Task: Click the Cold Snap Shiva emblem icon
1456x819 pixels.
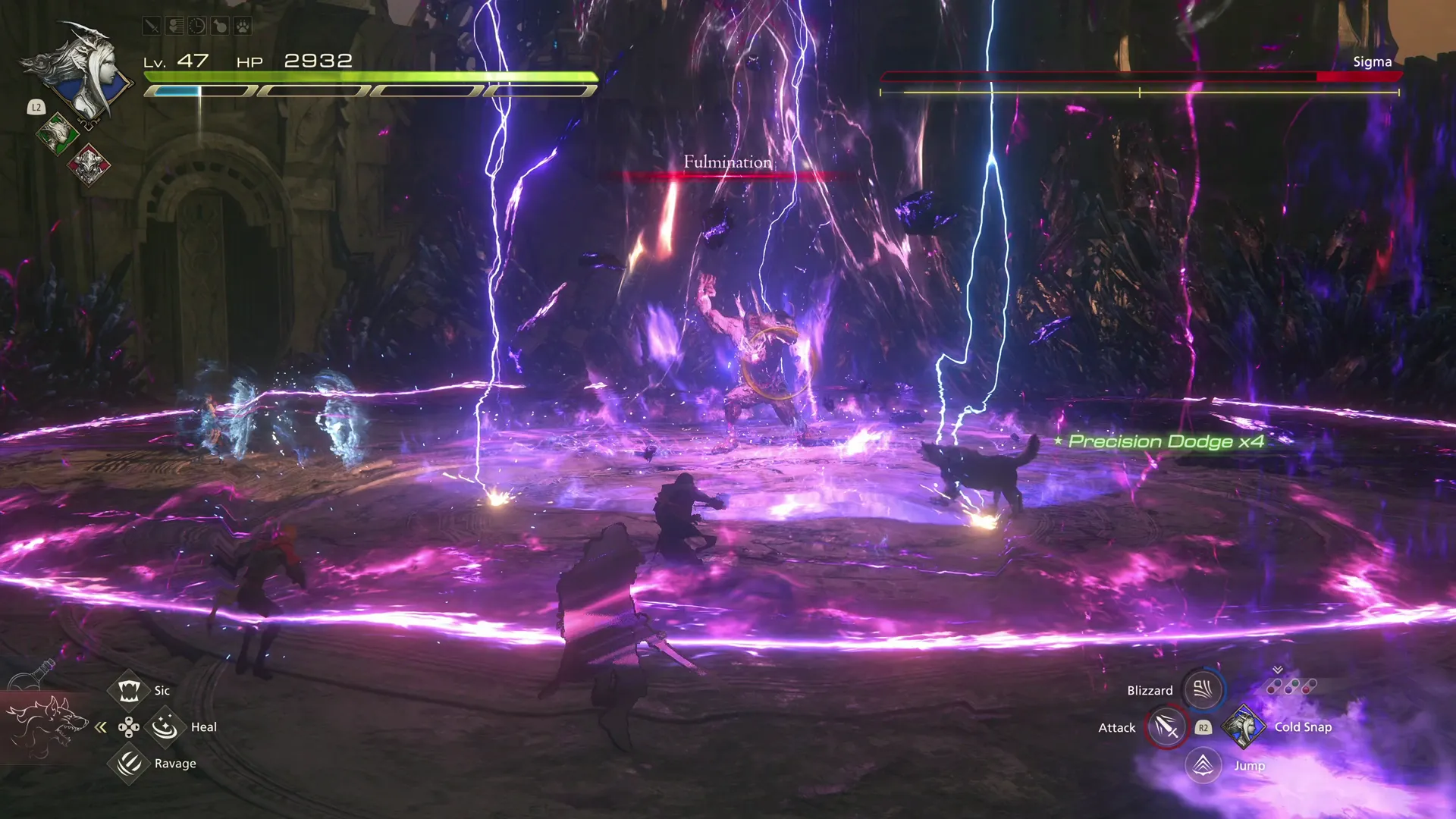Action: click(x=1244, y=727)
